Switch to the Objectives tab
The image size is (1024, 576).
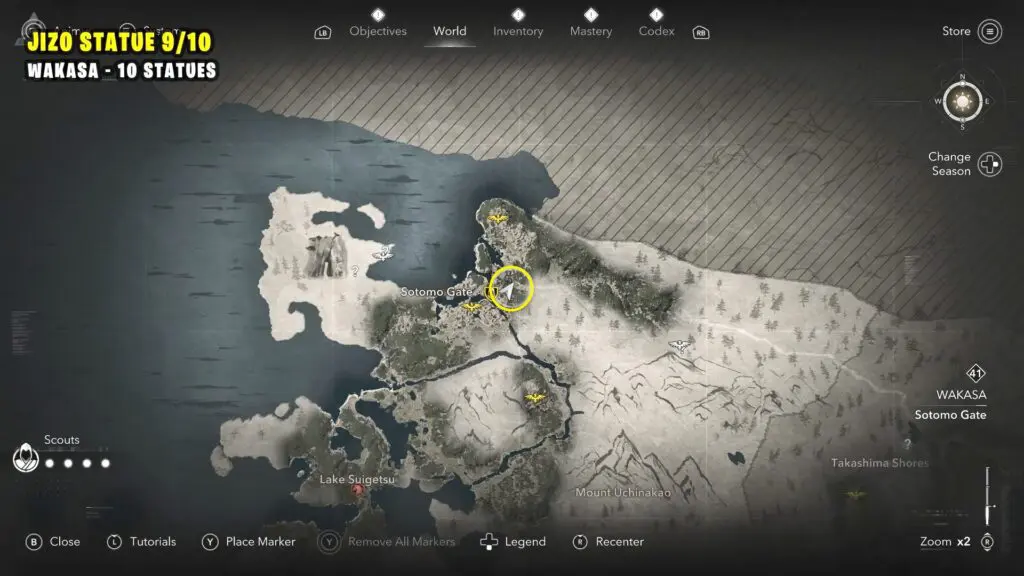(378, 31)
